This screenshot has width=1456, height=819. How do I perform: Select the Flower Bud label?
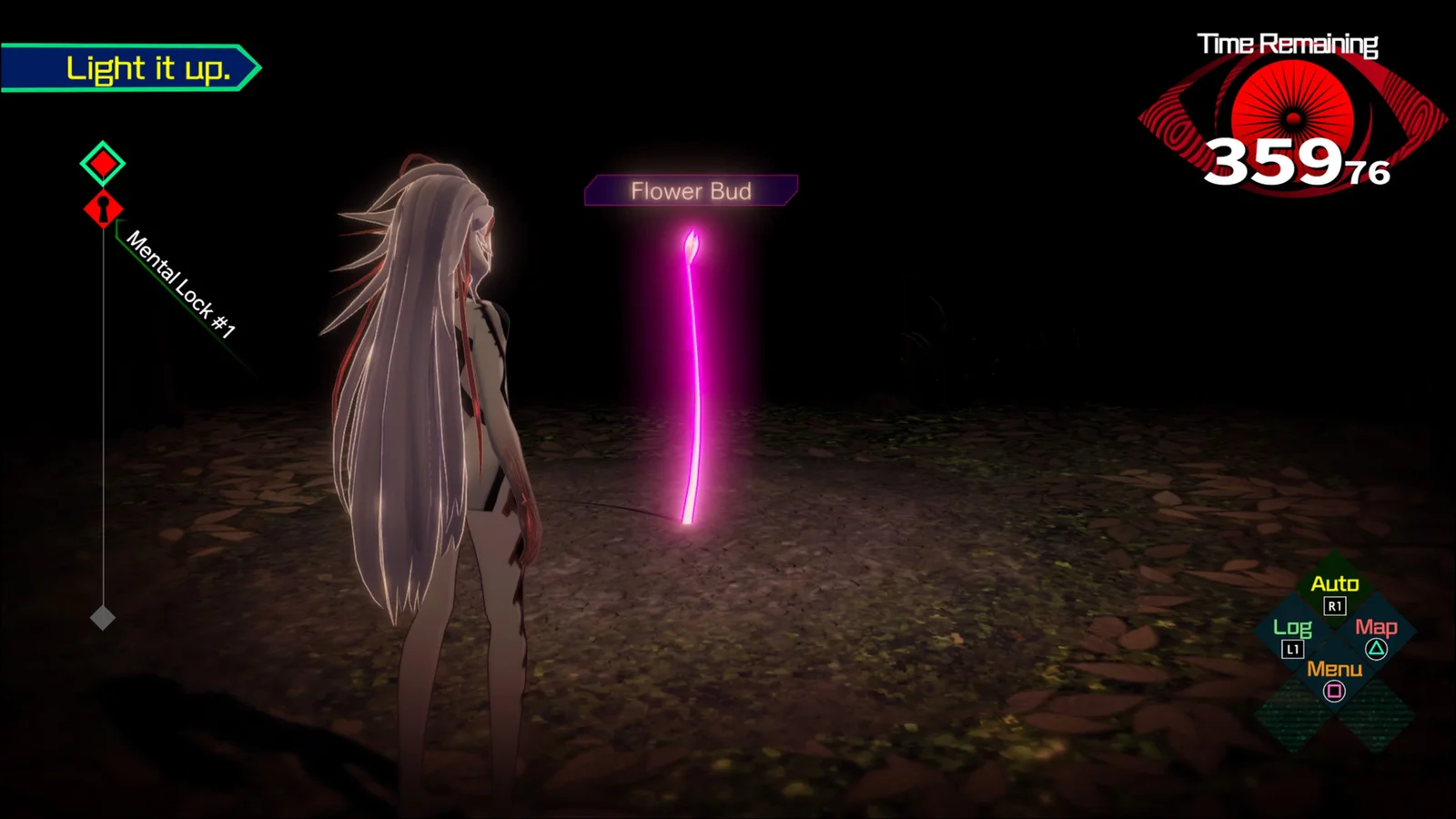[x=691, y=191]
